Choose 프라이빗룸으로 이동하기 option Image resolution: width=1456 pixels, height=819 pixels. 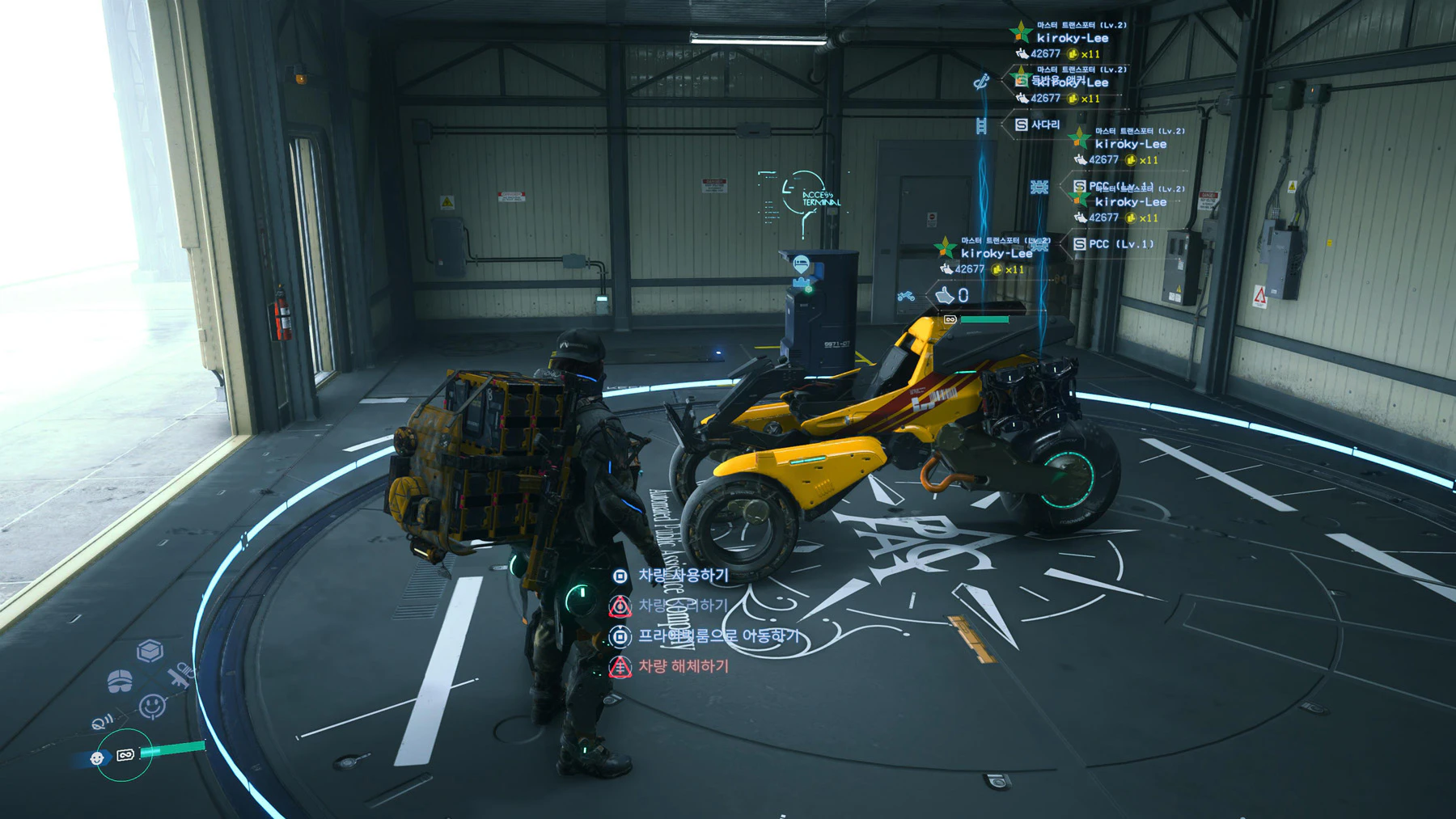tap(717, 636)
